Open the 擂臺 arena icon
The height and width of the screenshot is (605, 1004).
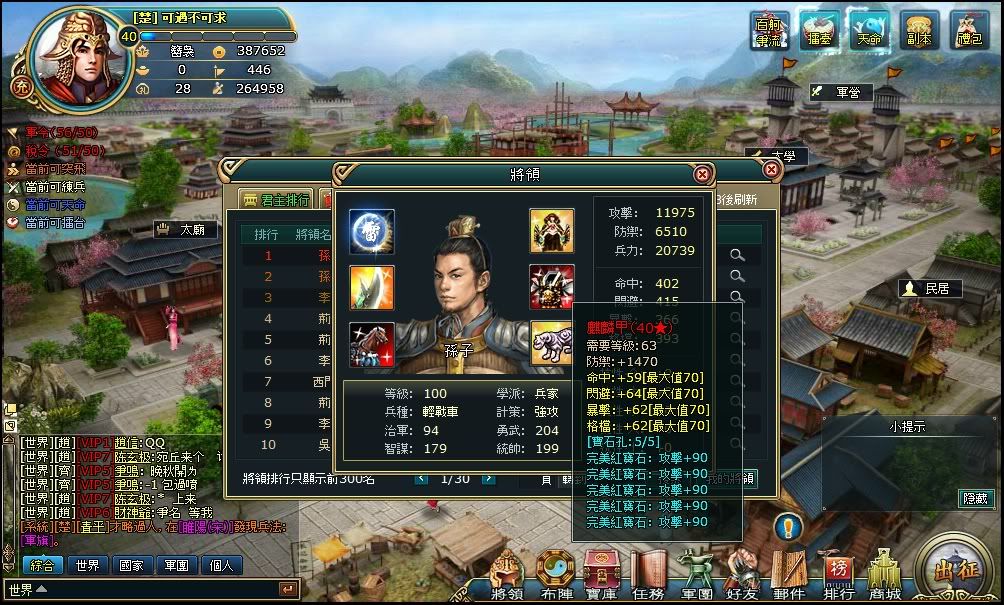(819, 30)
